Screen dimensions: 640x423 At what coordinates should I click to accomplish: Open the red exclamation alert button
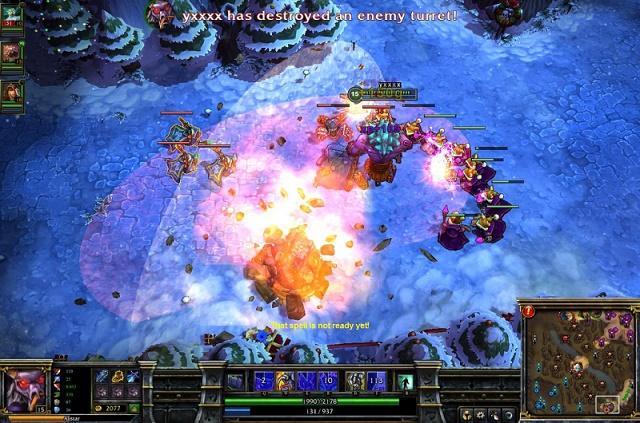pos(527,311)
